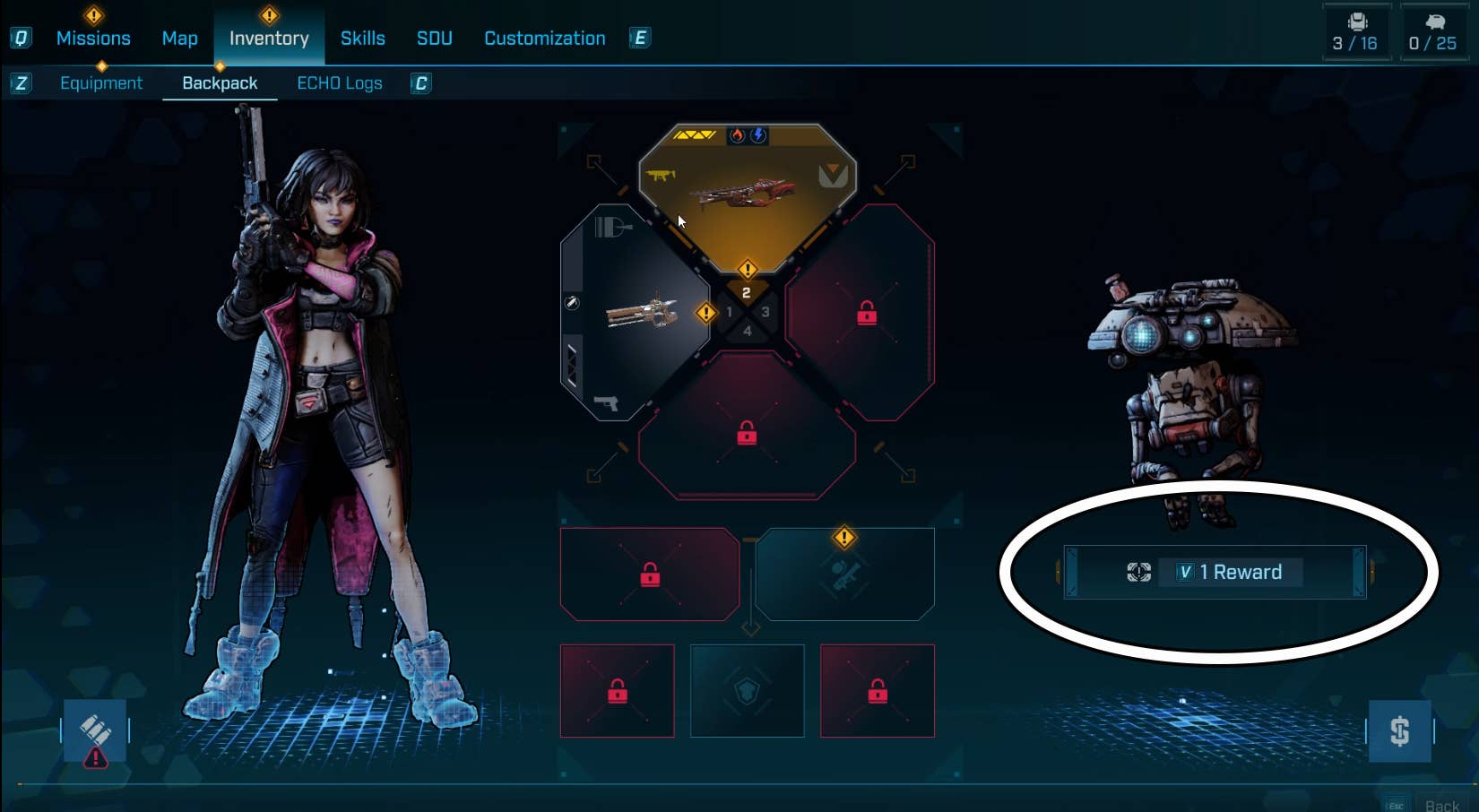Select the empty ordnance slot with alert marker
1479x812 pixels.
click(844, 574)
